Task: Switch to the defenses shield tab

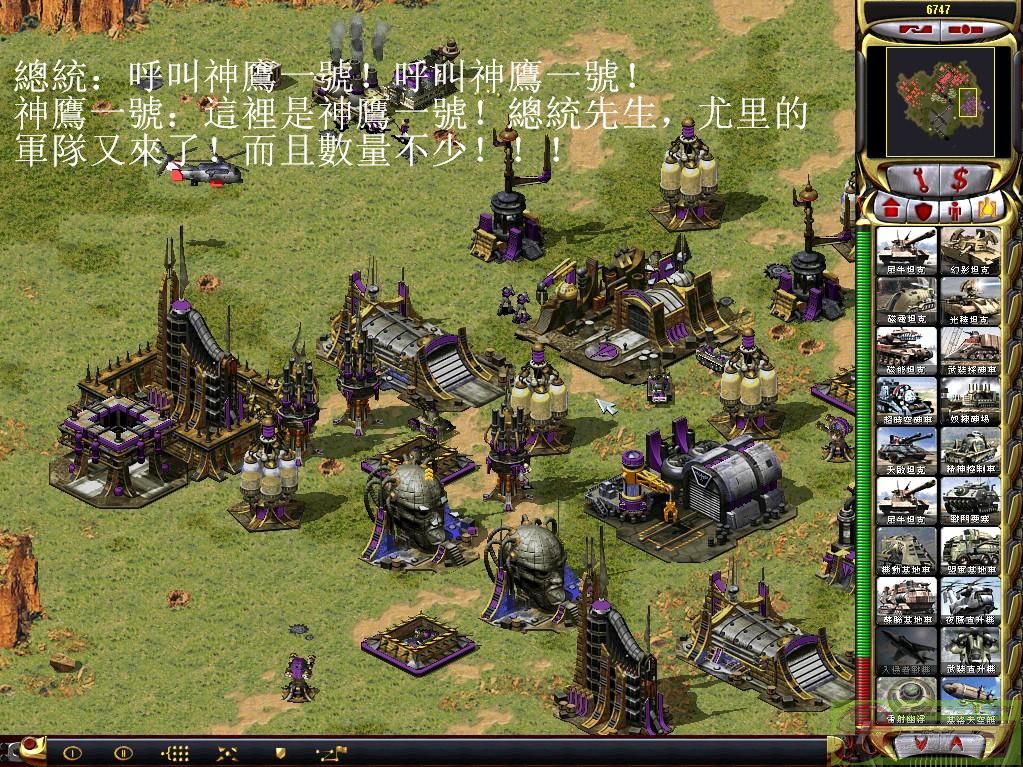Action: pyautogui.click(x=921, y=210)
